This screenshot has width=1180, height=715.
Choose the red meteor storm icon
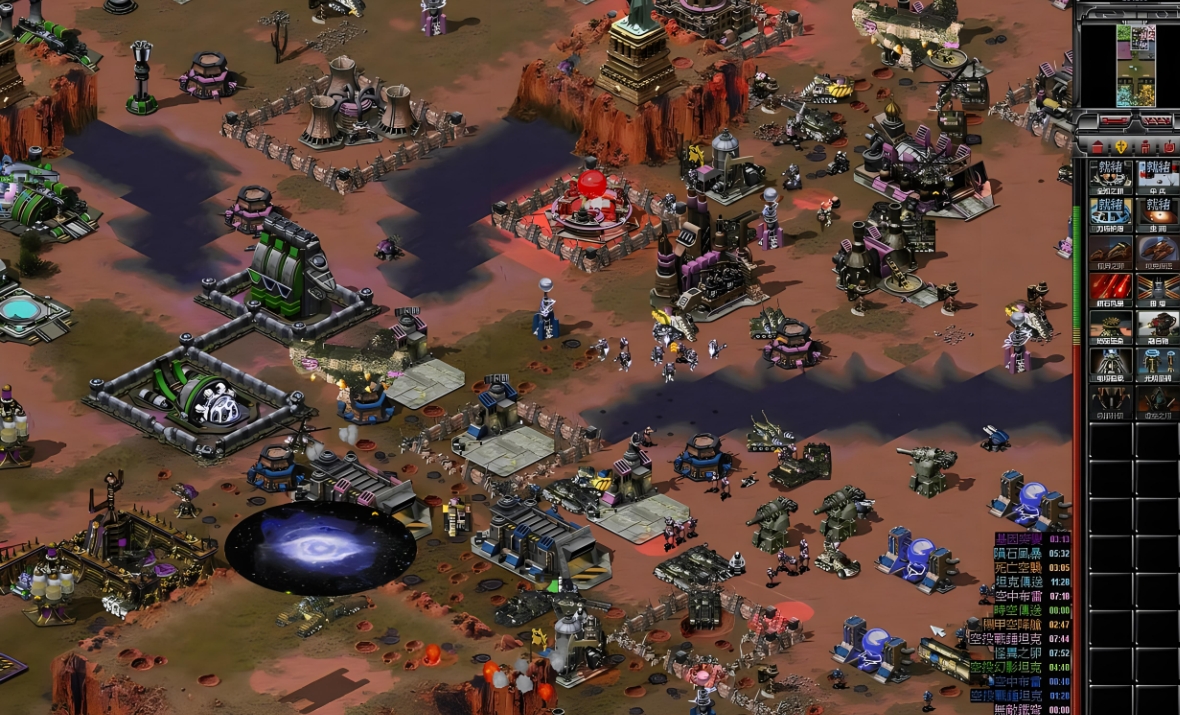(1111, 288)
